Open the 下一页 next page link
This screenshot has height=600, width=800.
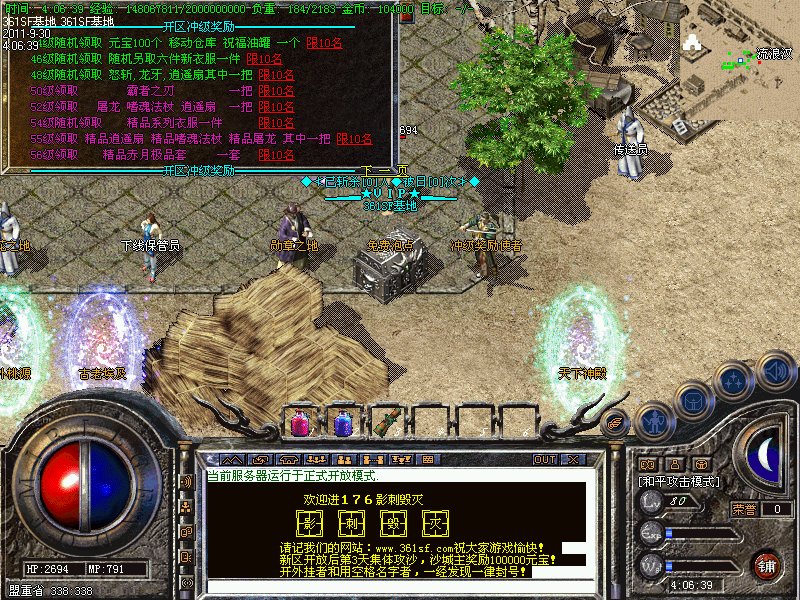point(385,169)
